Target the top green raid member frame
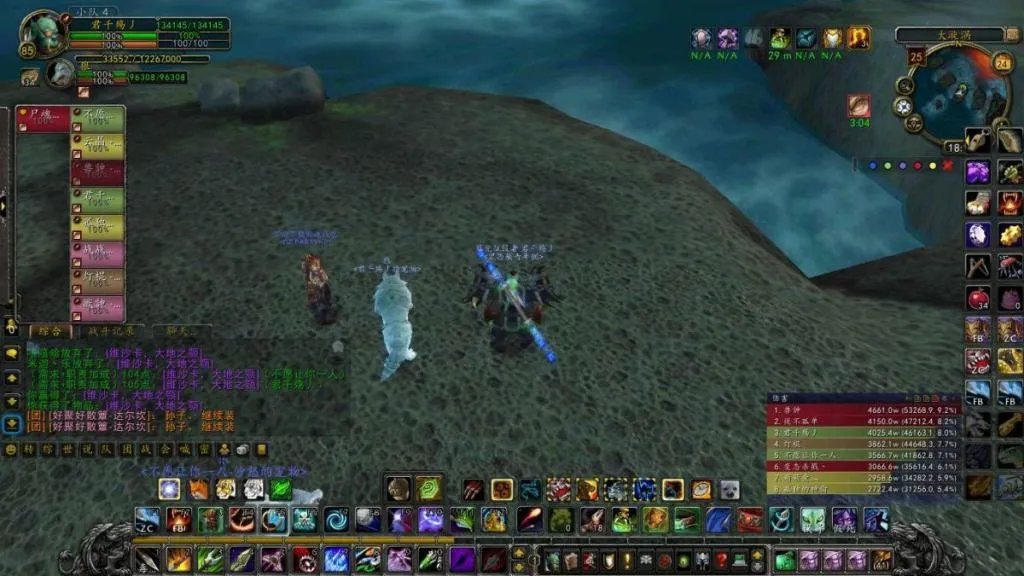Viewport: 1024px width, 576px height. click(x=98, y=119)
